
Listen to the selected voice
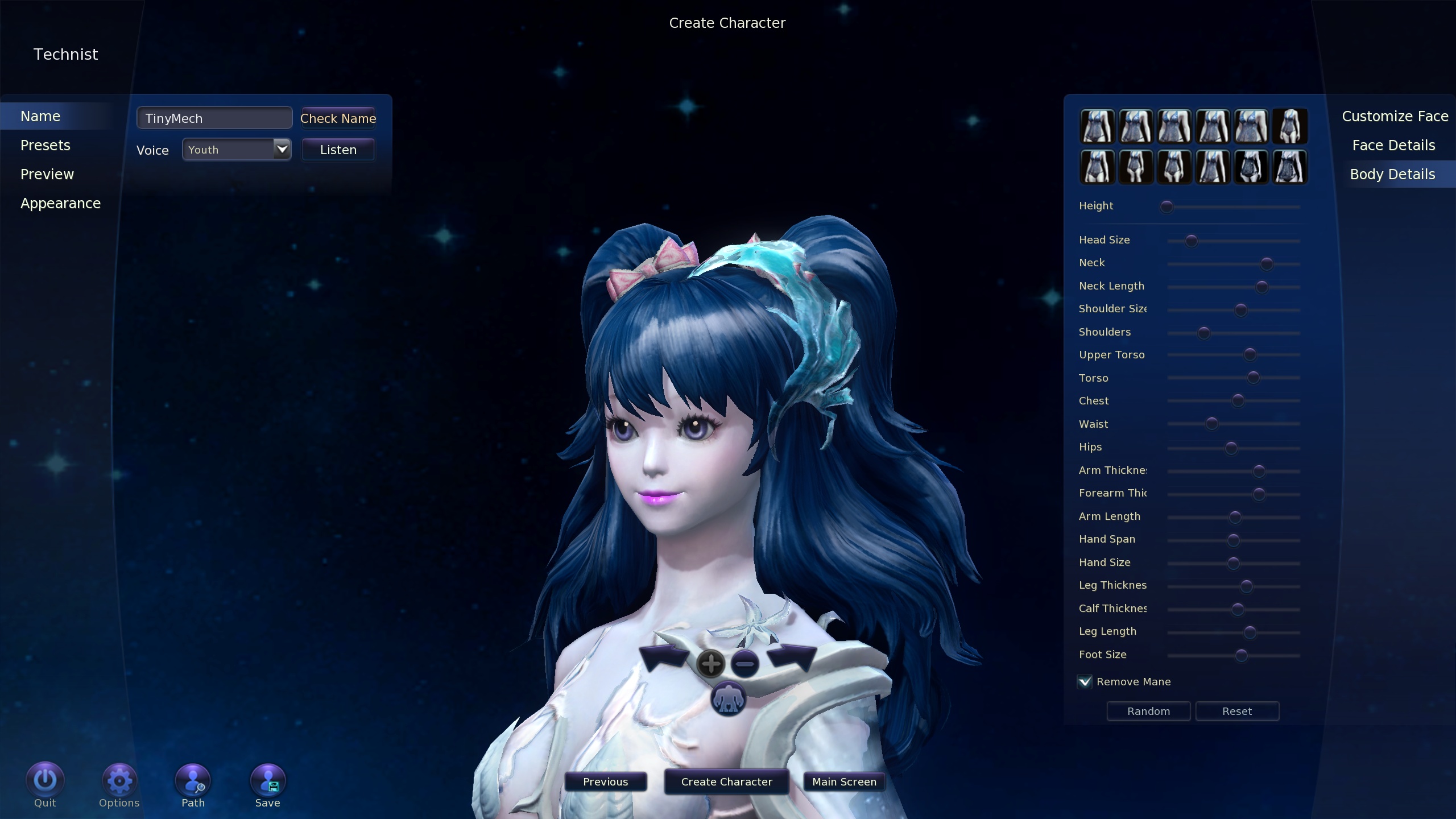click(338, 150)
